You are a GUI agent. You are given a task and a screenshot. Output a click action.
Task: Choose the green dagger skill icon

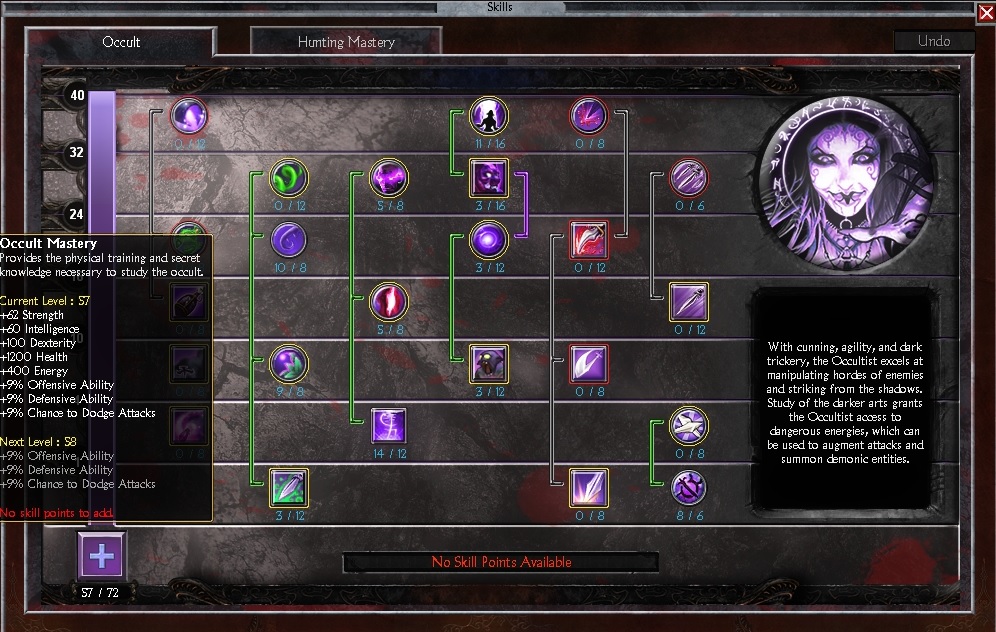coord(289,488)
